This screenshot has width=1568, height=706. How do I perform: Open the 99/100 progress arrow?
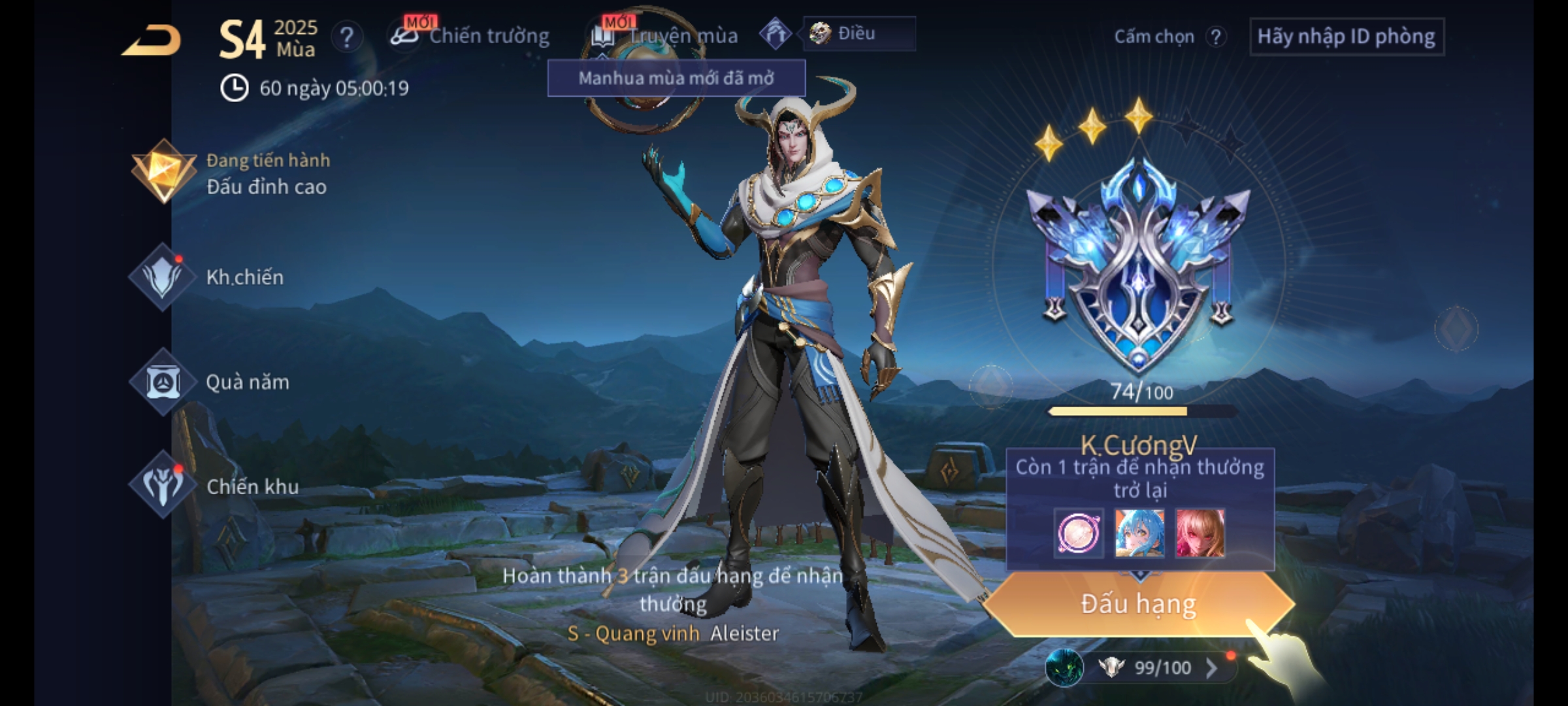click(x=1211, y=668)
